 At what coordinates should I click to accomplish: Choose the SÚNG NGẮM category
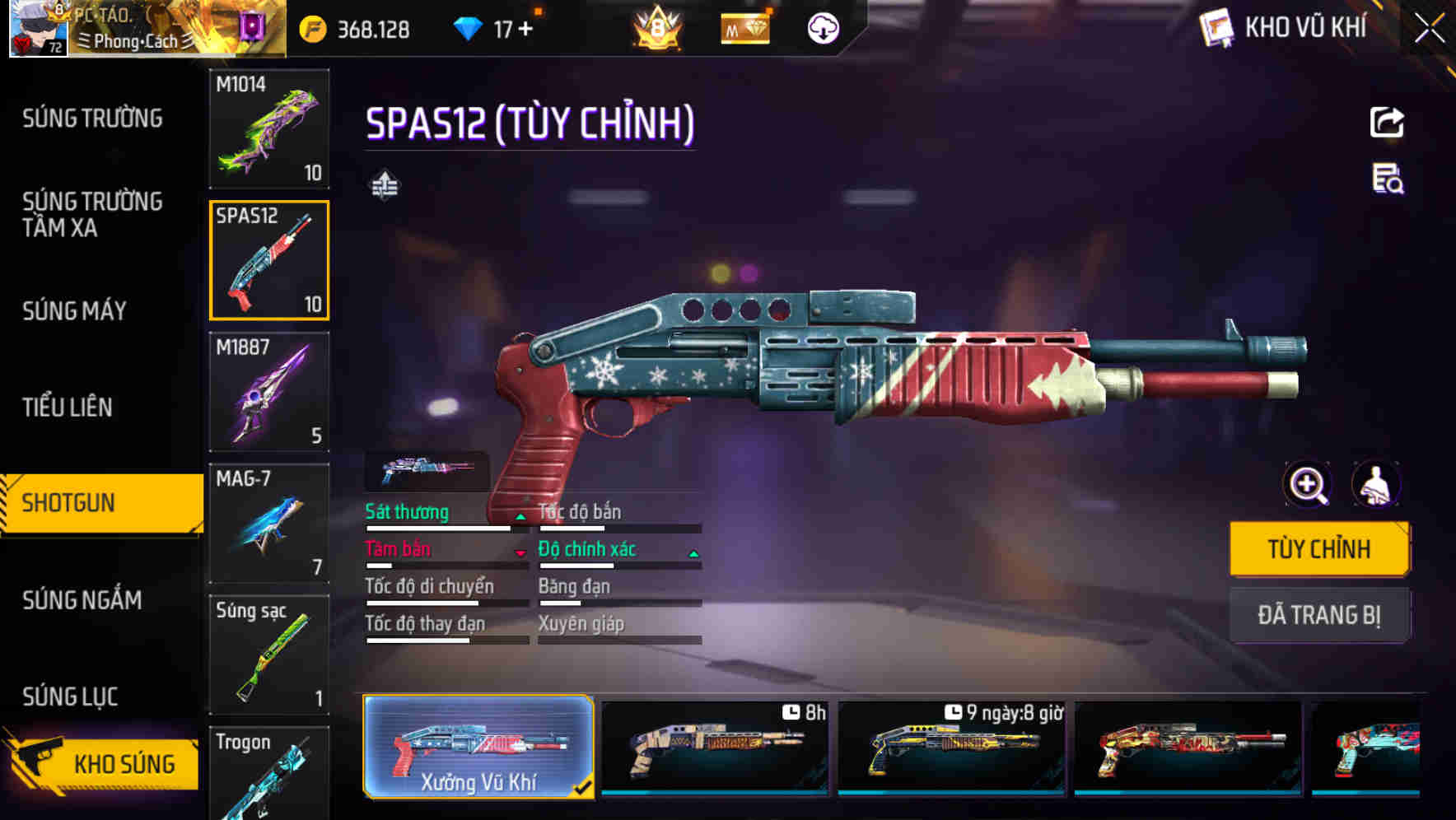pos(82,600)
